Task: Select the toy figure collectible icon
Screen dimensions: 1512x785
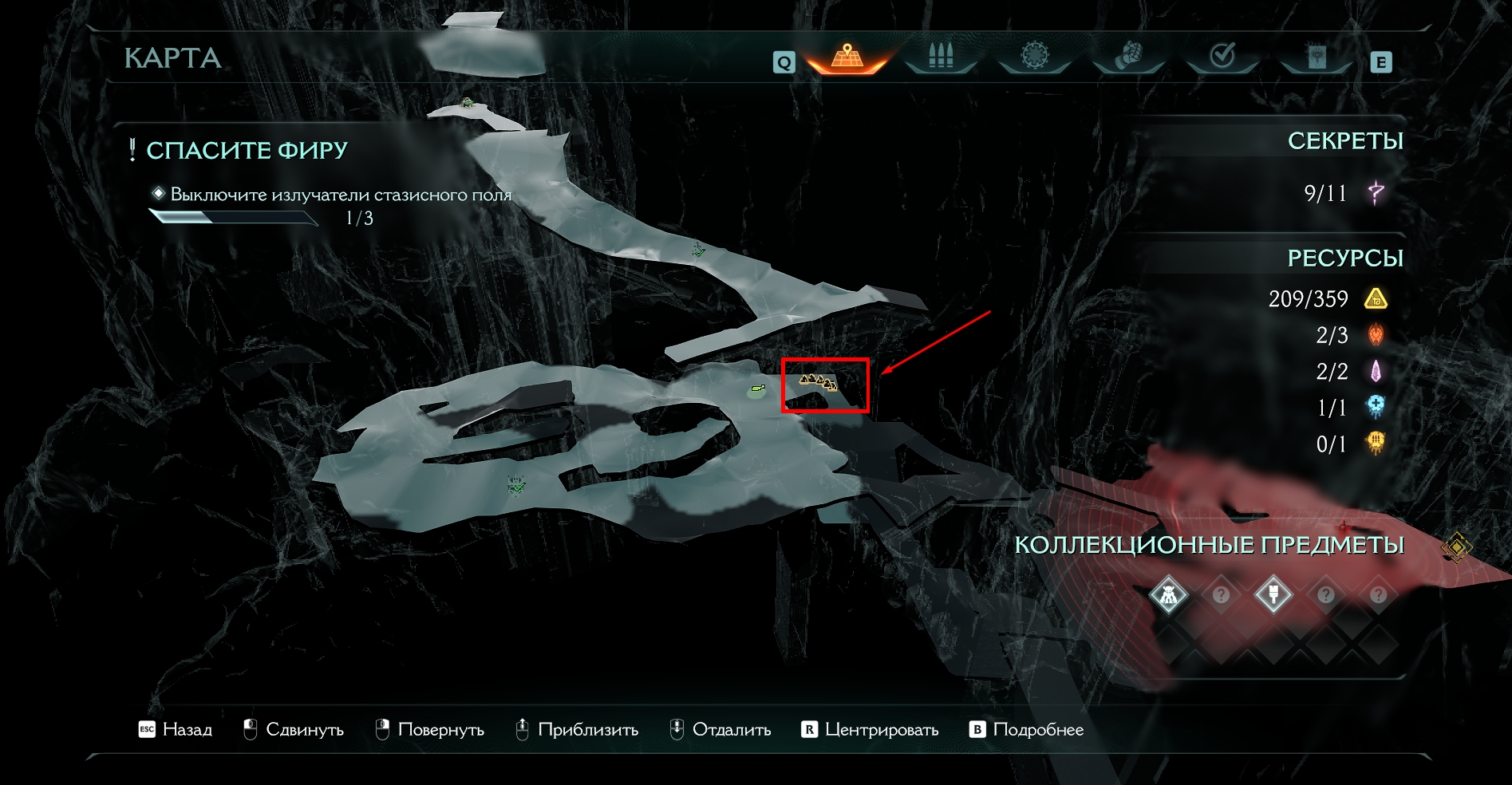Action: [1169, 595]
